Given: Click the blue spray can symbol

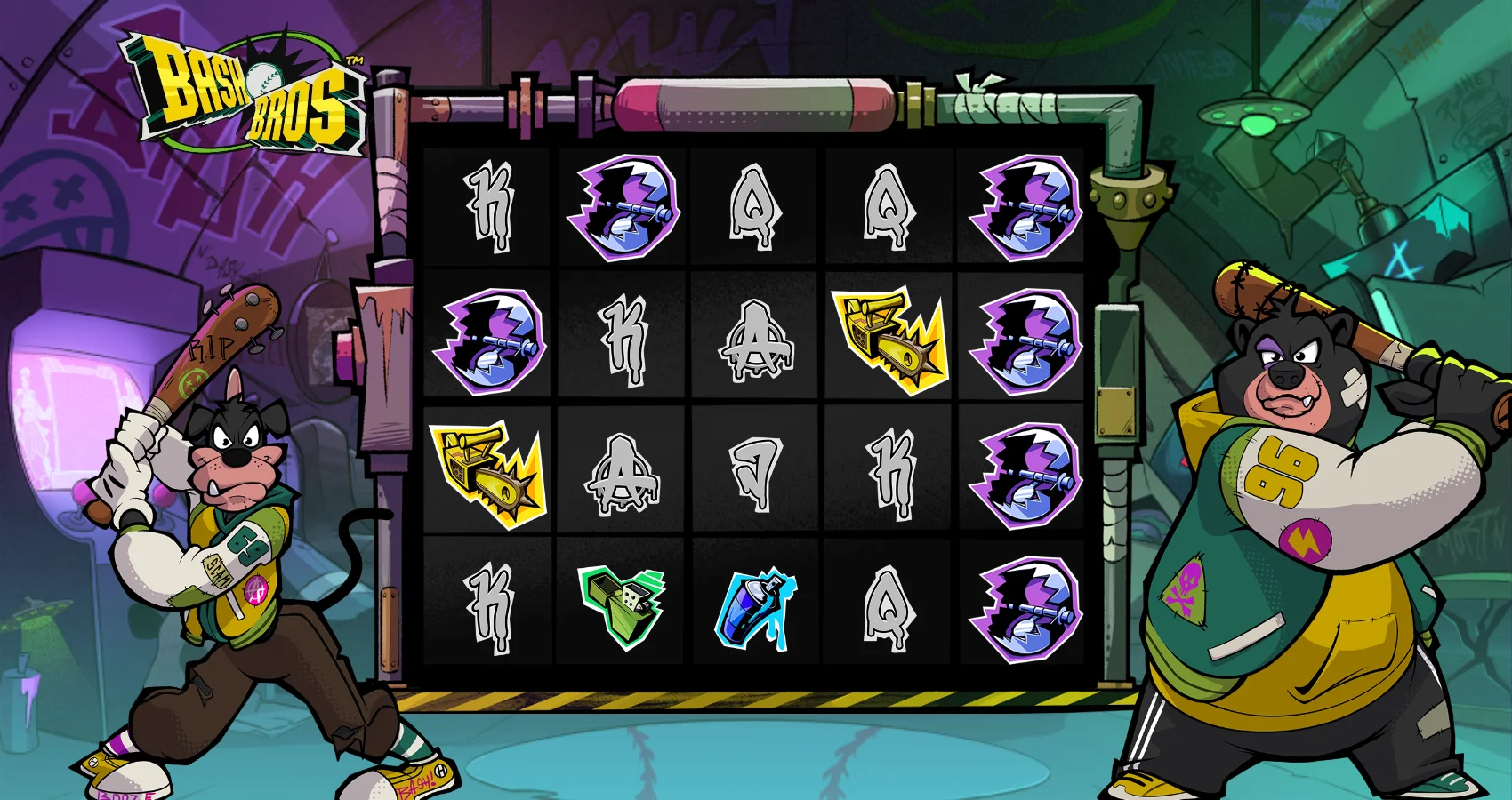Looking at the screenshot, I should tap(755, 609).
